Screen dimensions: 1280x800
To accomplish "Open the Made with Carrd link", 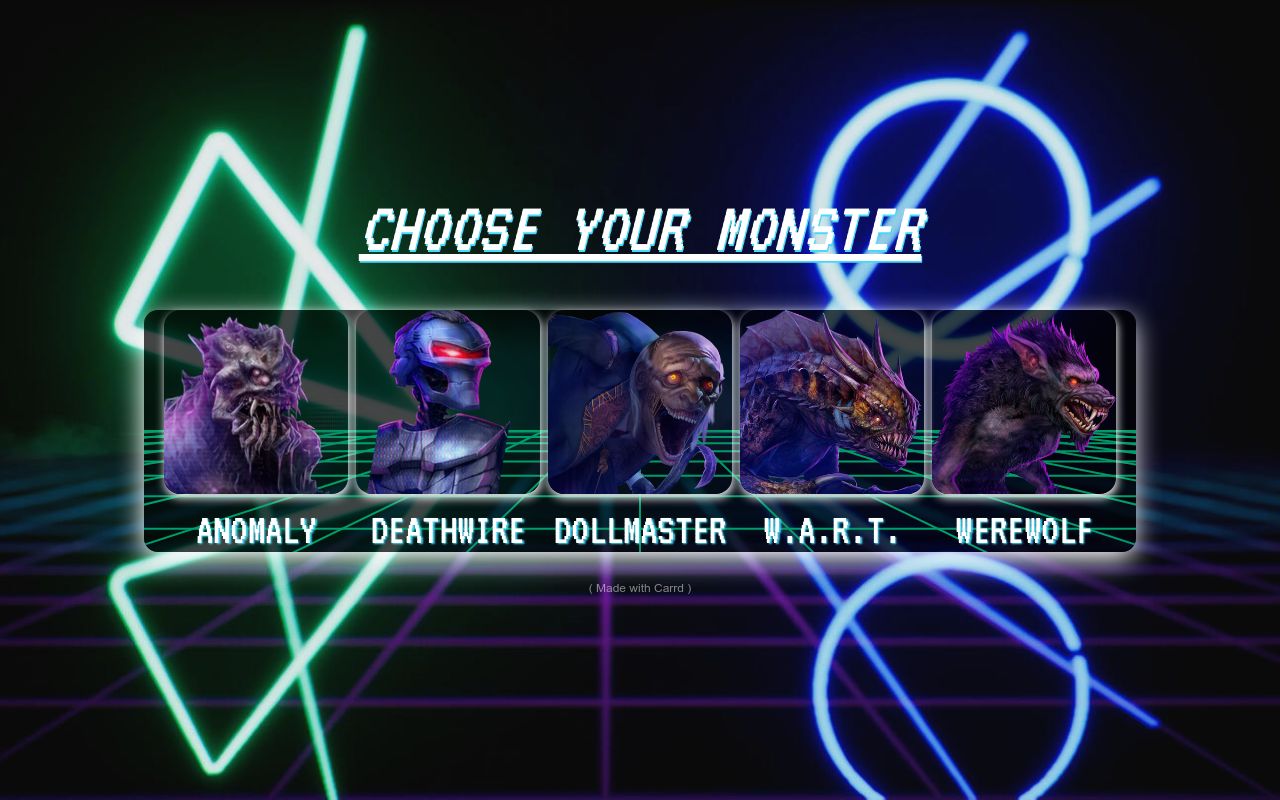I will point(640,588).
